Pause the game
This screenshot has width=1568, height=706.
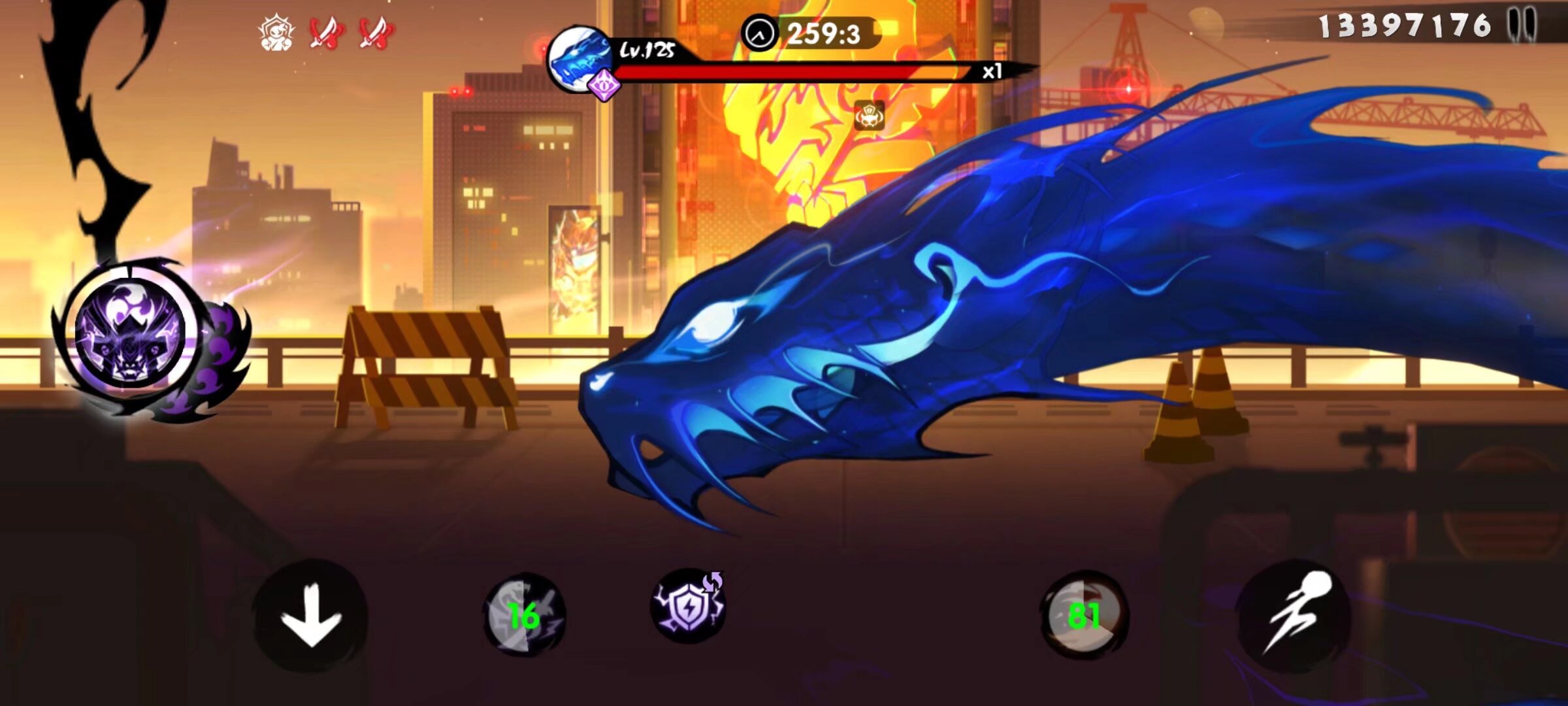tap(1523, 27)
